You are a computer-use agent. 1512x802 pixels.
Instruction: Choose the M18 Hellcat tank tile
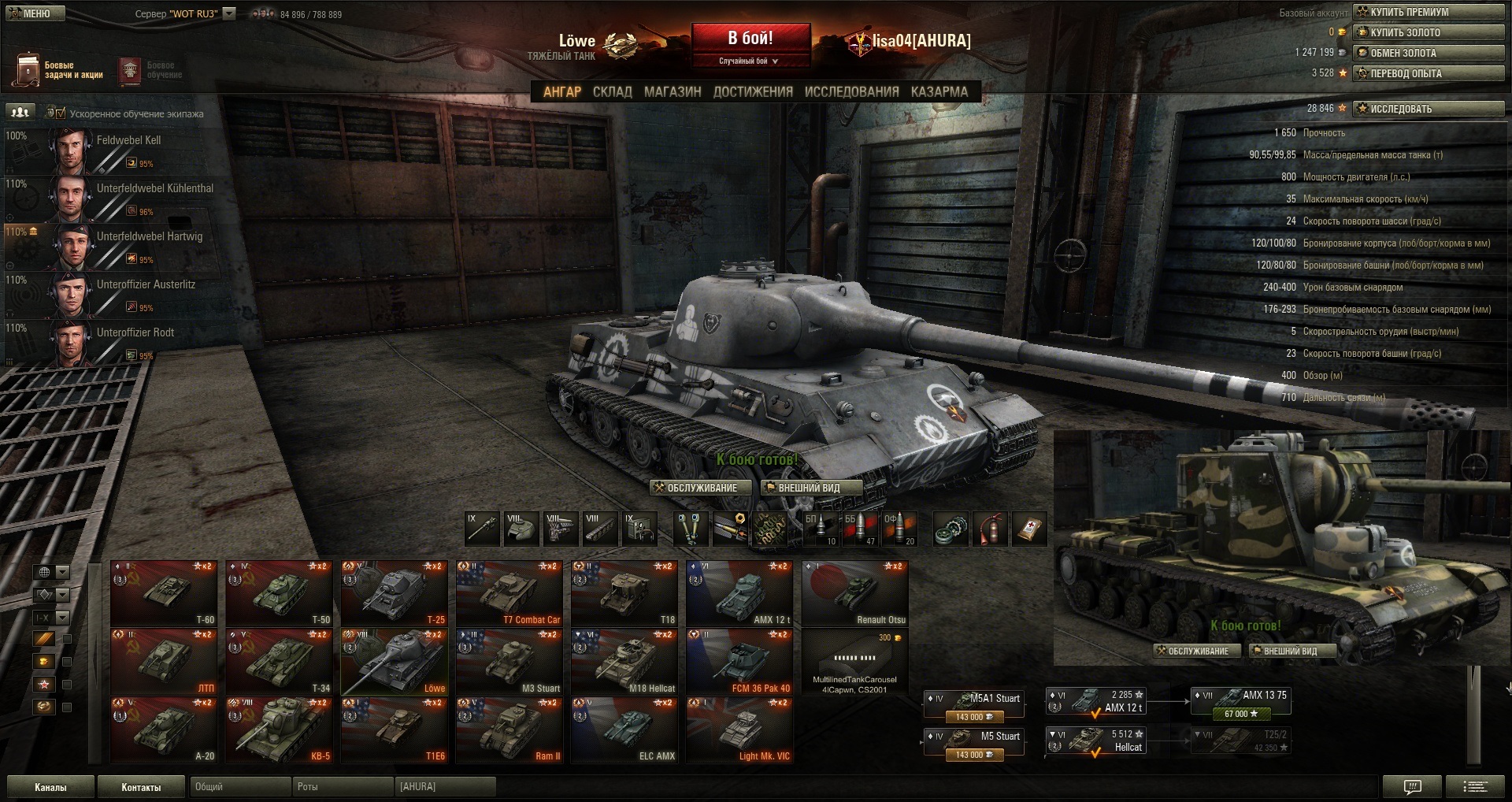[x=624, y=662]
